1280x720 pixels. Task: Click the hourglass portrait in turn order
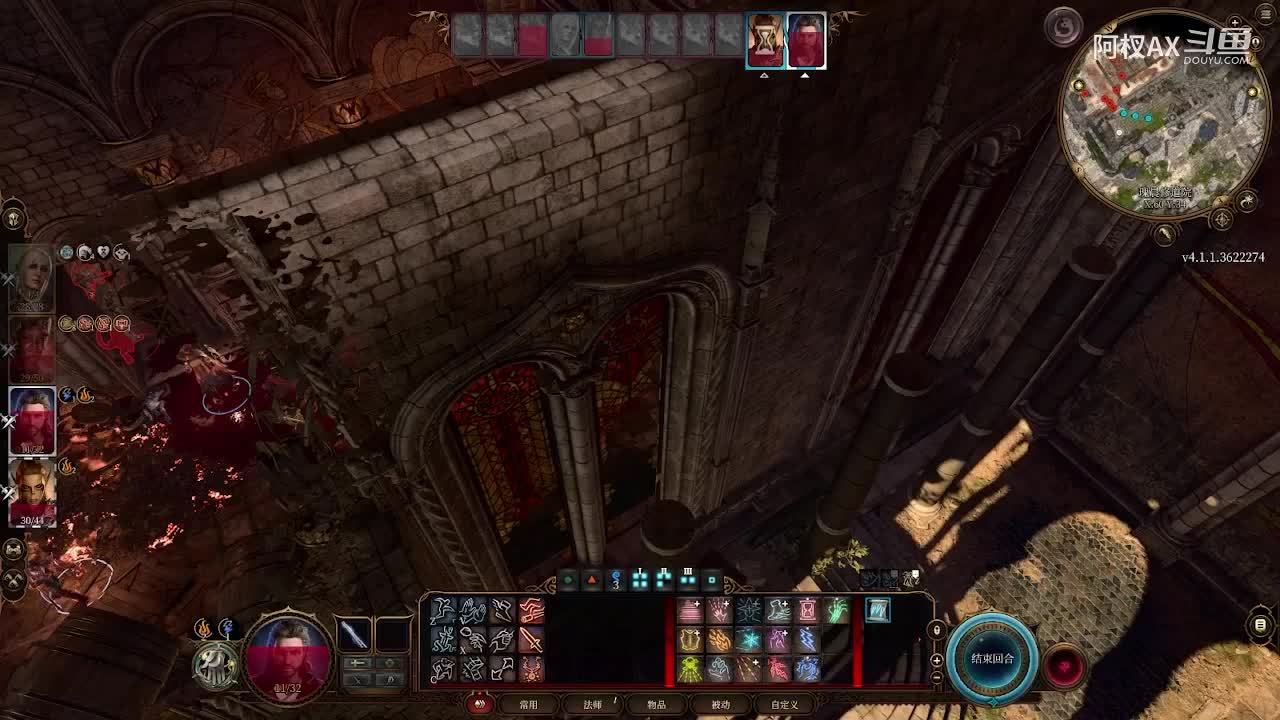tap(765, 41)
